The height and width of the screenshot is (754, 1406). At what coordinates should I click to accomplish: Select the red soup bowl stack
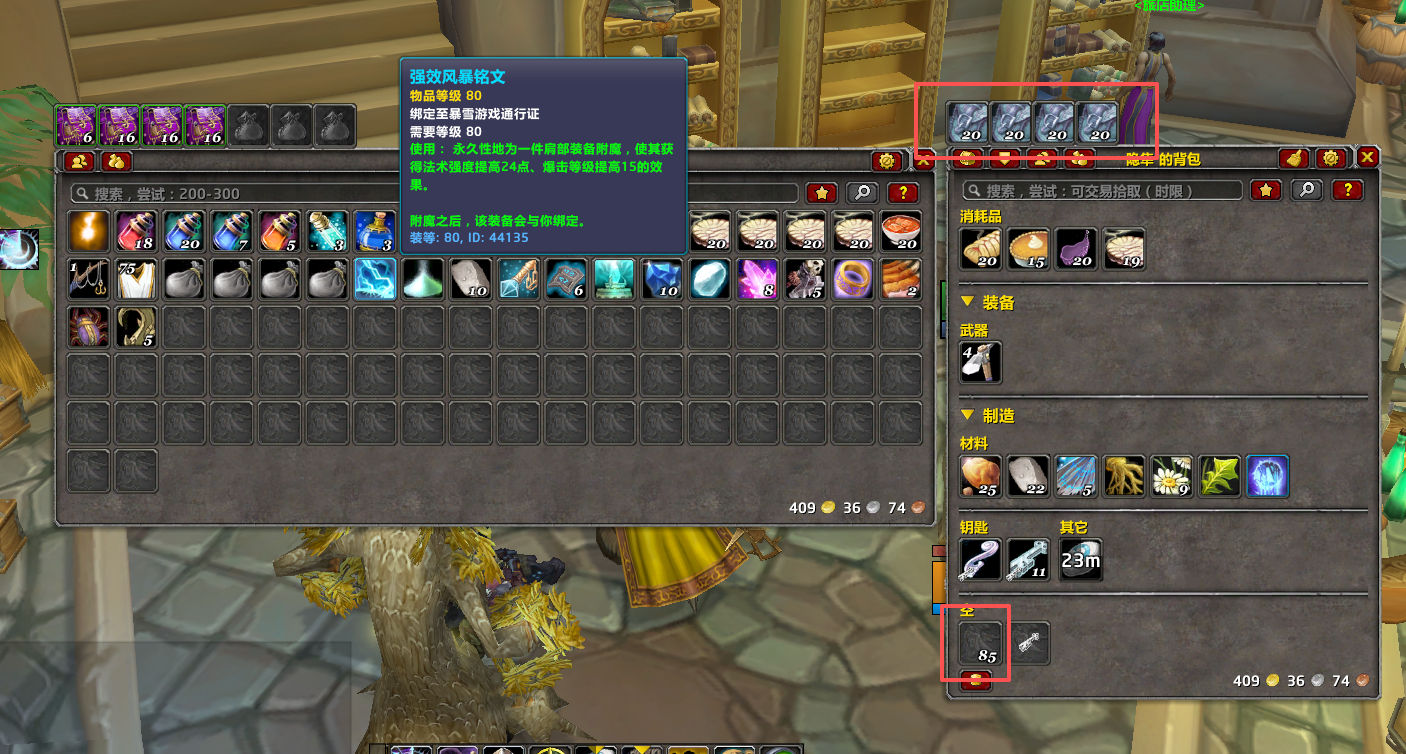[x=901, y=231]
